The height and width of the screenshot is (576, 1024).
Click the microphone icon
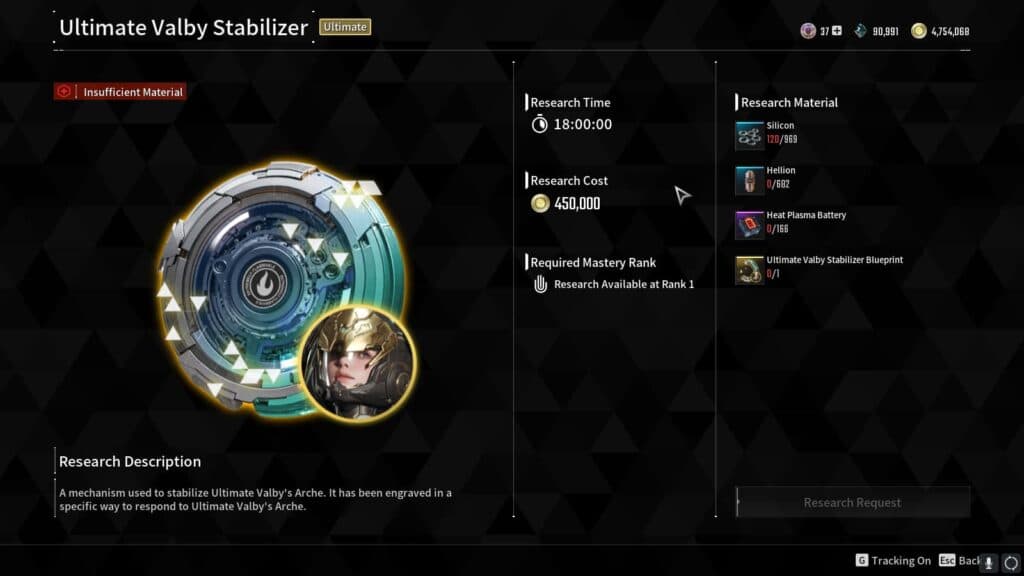coord(990,562)
